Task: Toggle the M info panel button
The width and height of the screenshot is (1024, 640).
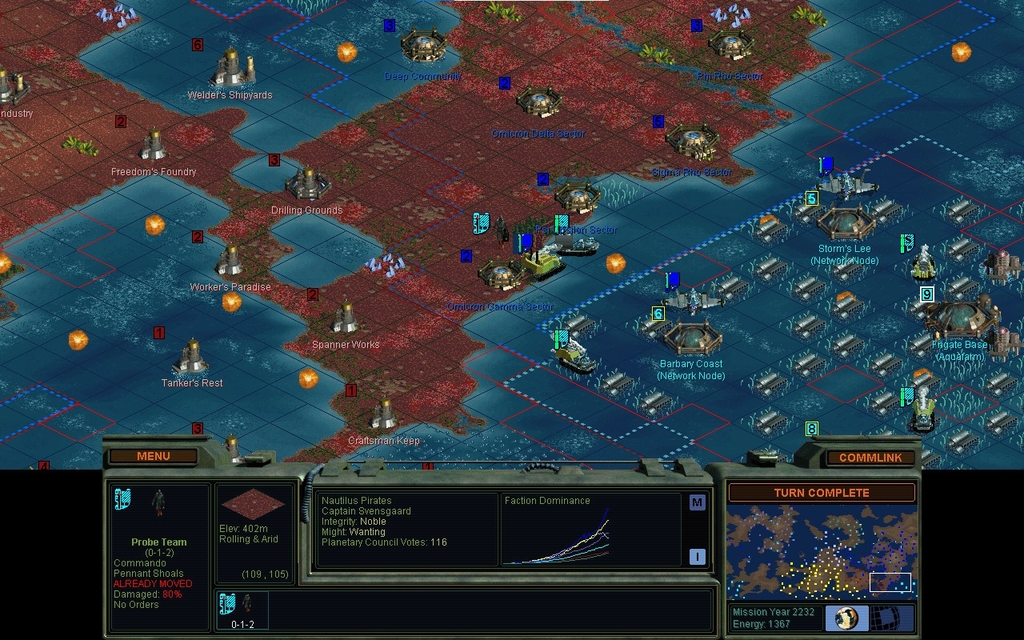Action: pos(697,503)
